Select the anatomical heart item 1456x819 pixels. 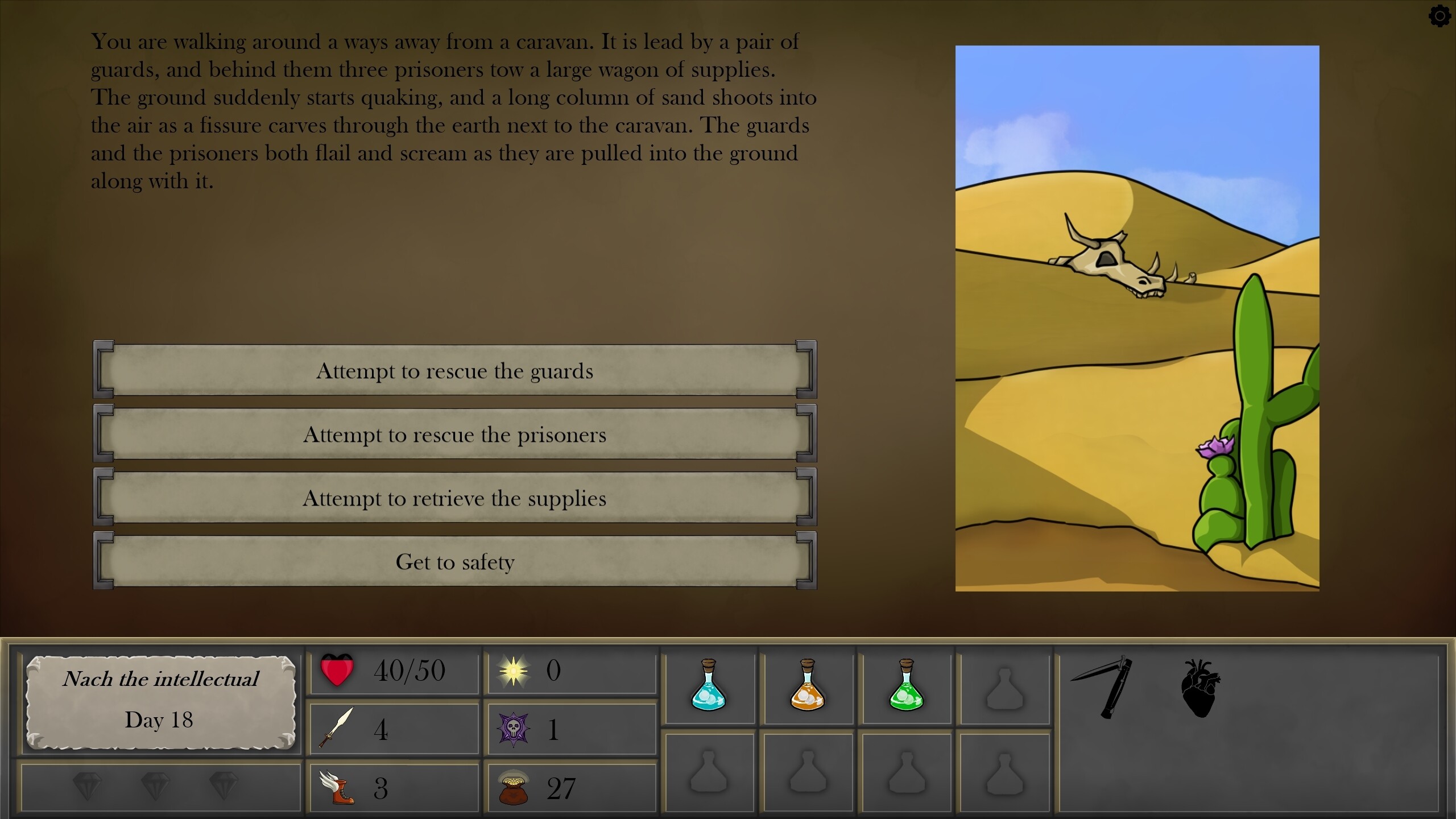[1202, 688]
